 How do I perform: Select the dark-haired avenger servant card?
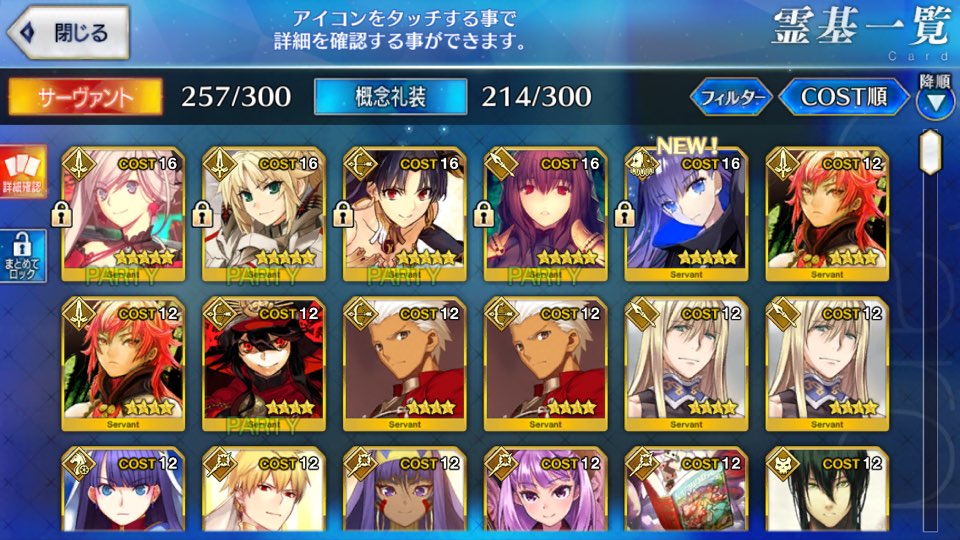coord(825,495)
